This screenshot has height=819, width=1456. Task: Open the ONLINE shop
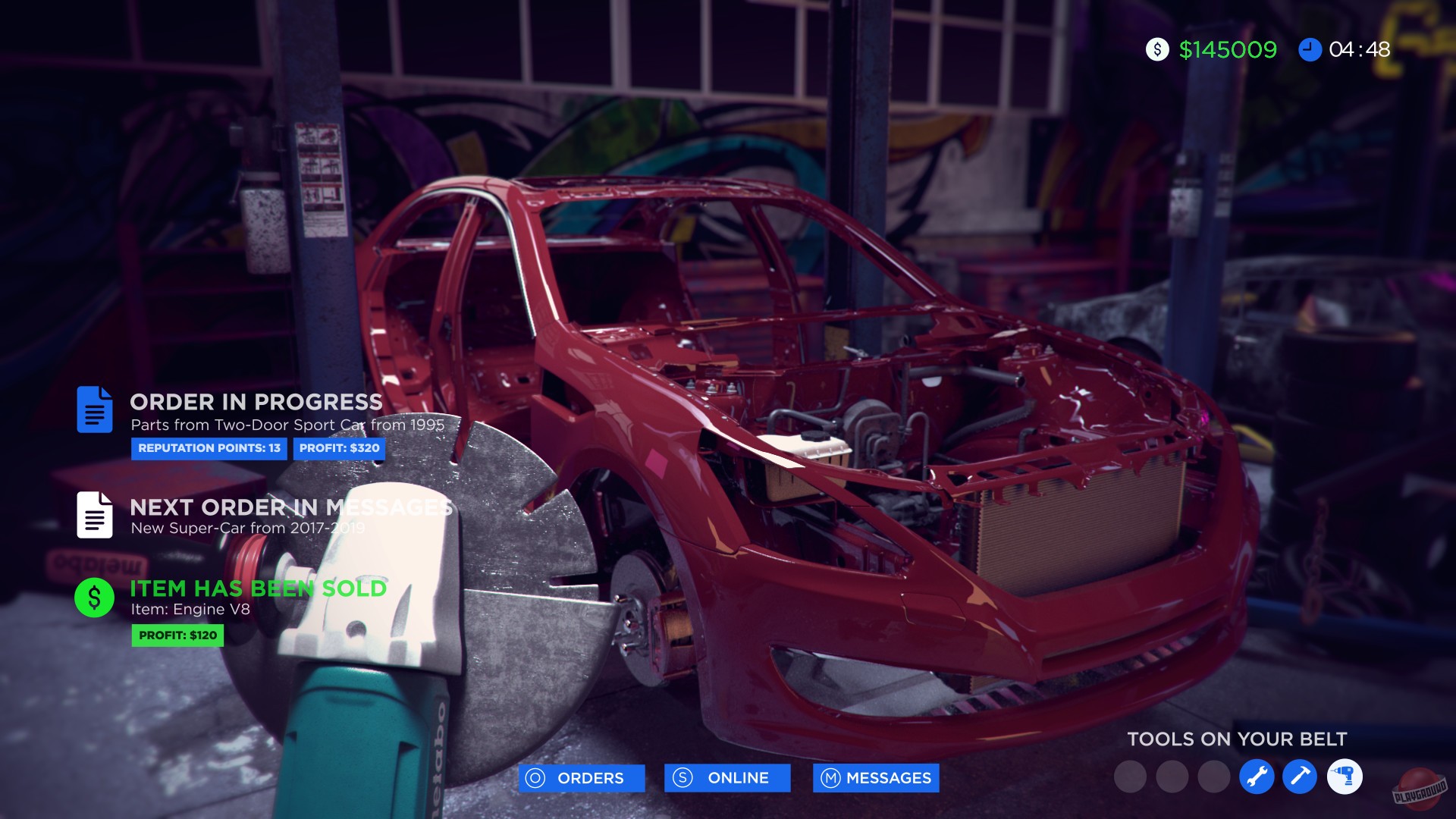[727, 777]
